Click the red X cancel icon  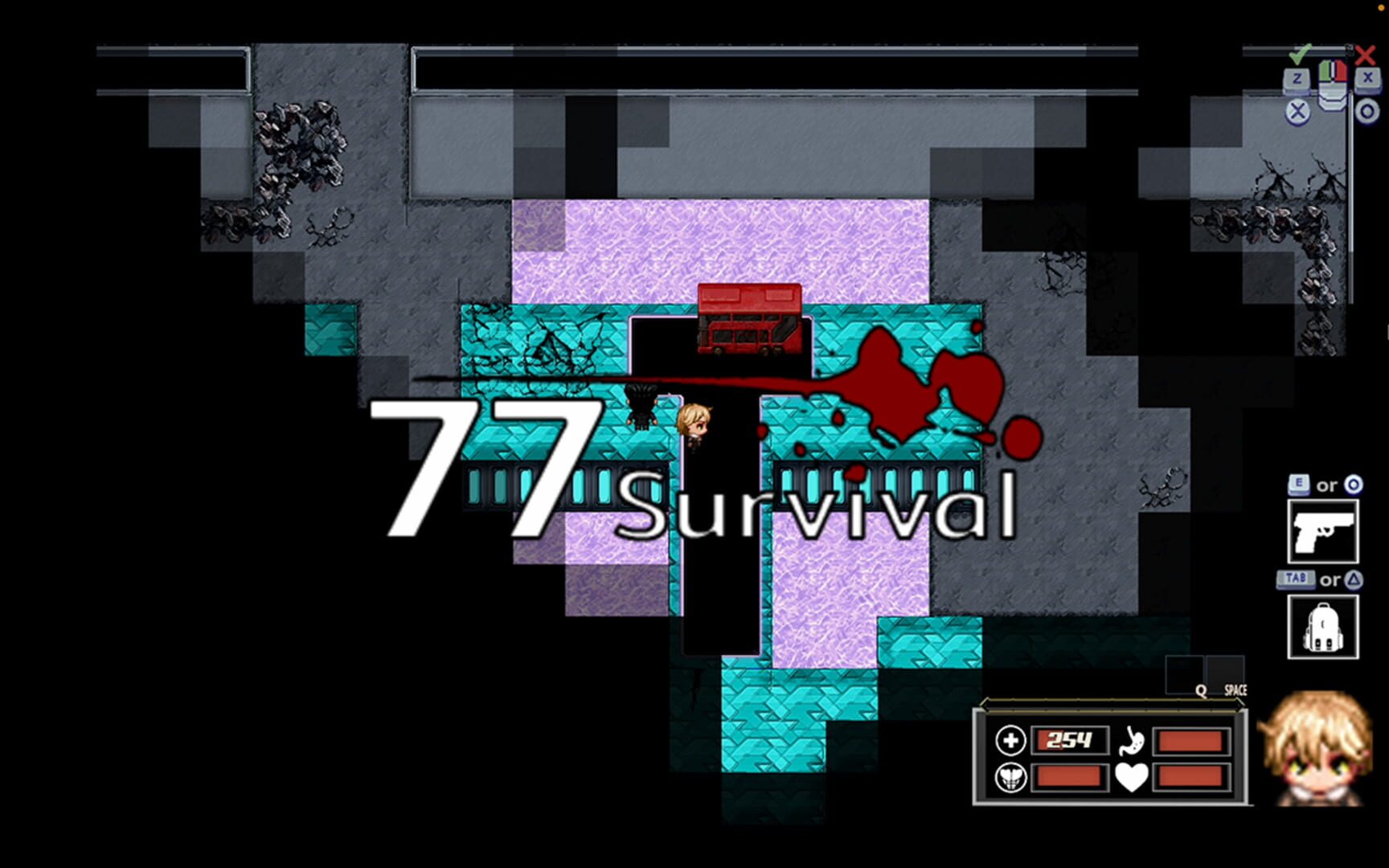point(1365,55)
